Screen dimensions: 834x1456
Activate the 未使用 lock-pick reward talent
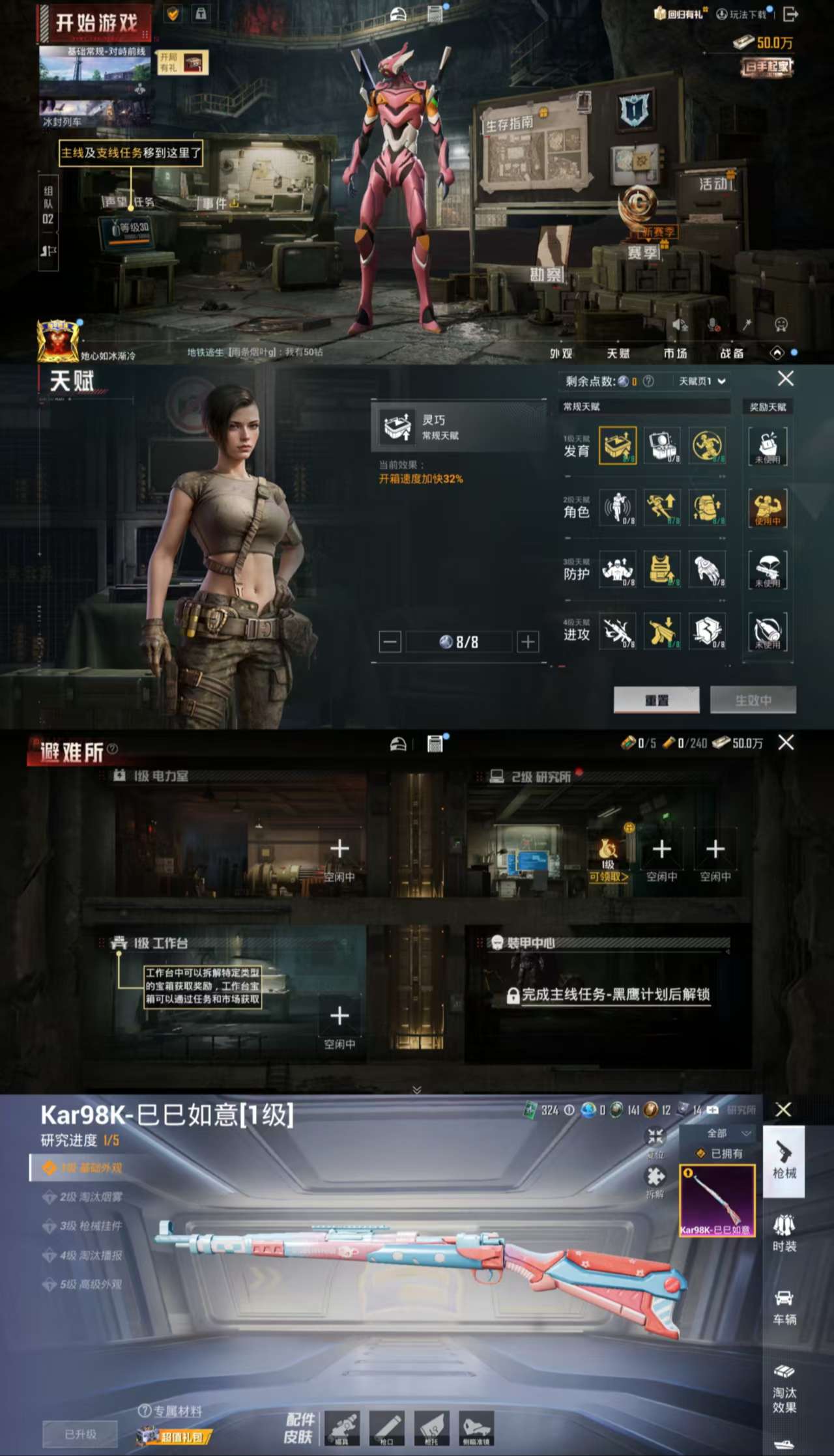tap(767, 446)
